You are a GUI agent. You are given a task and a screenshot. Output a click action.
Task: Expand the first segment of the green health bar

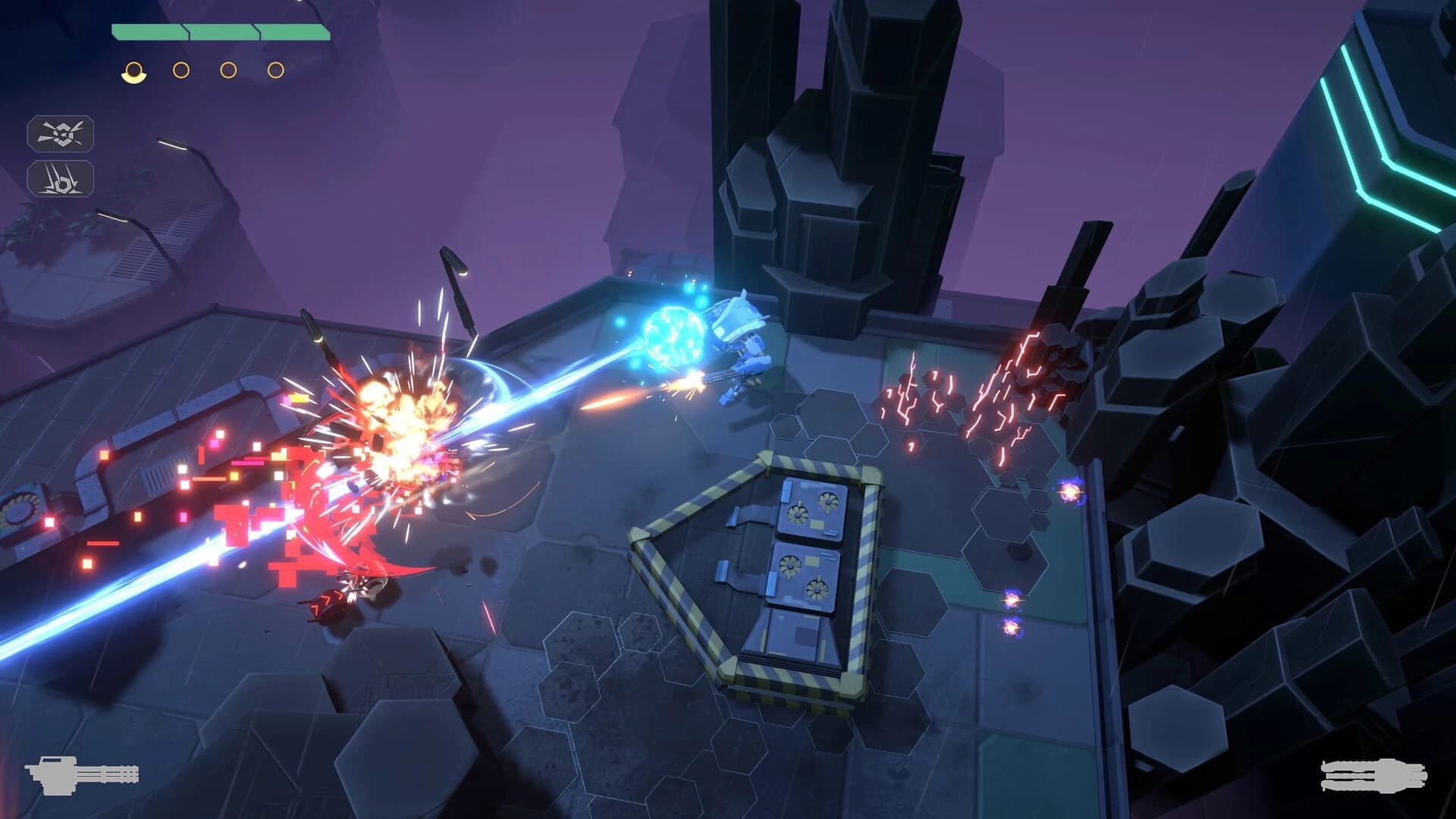(148, 31)
